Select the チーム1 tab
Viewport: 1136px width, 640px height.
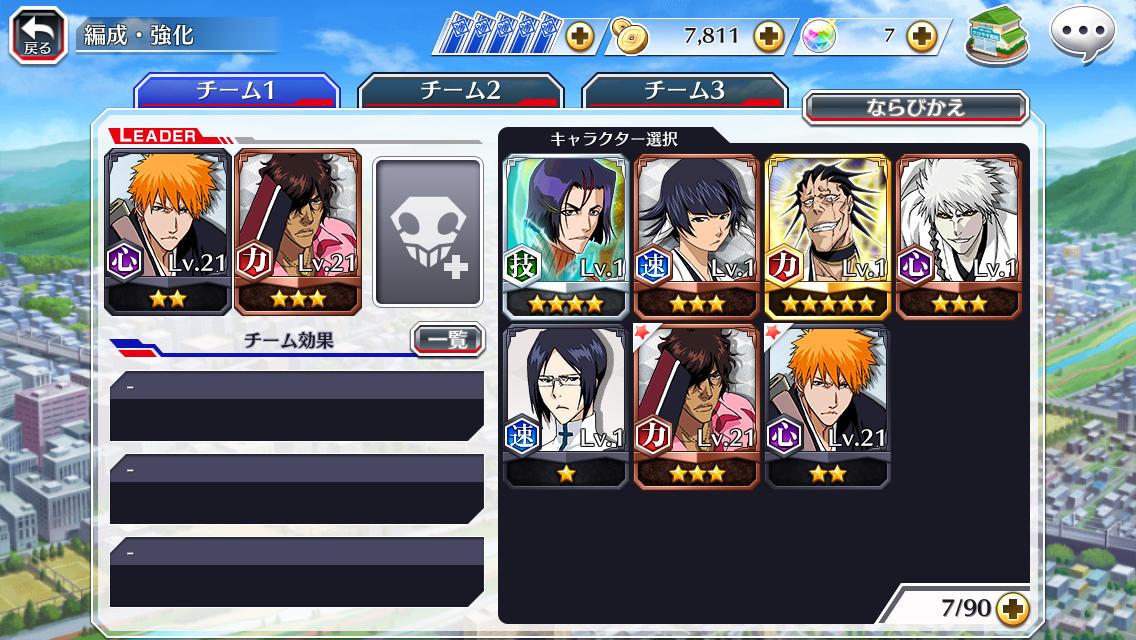tap(236, 91)
